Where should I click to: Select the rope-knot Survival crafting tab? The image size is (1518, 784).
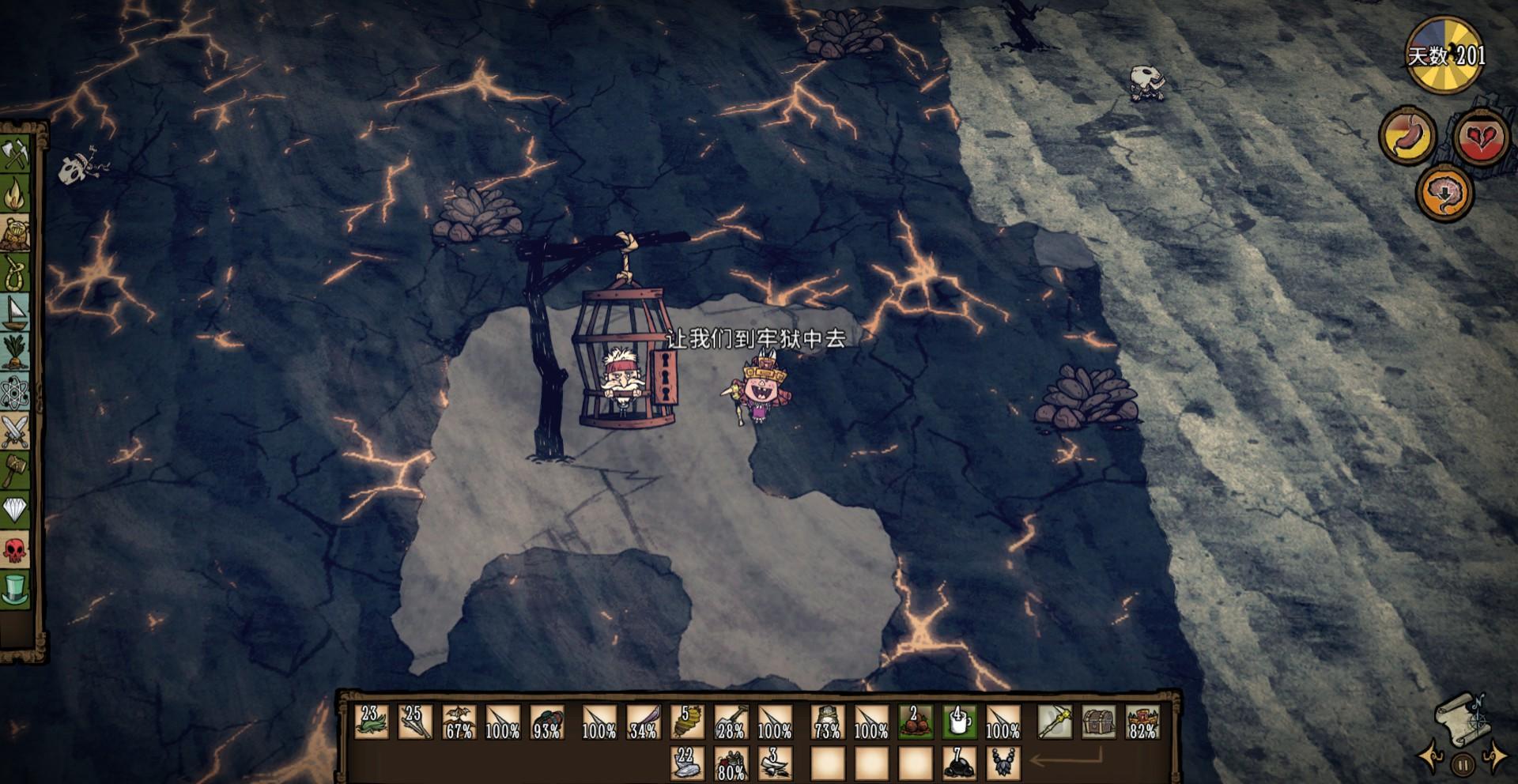[15, 273]
